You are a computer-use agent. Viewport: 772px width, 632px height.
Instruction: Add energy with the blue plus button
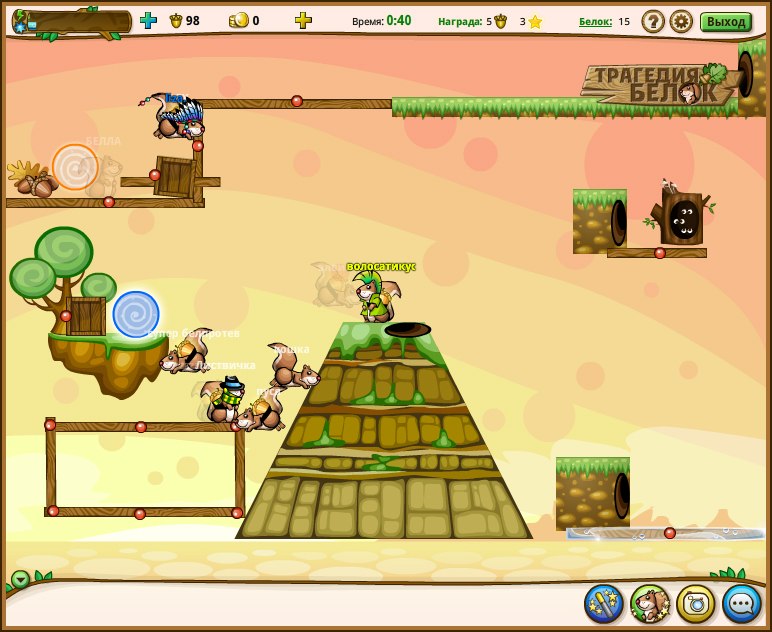click(148, 20)
